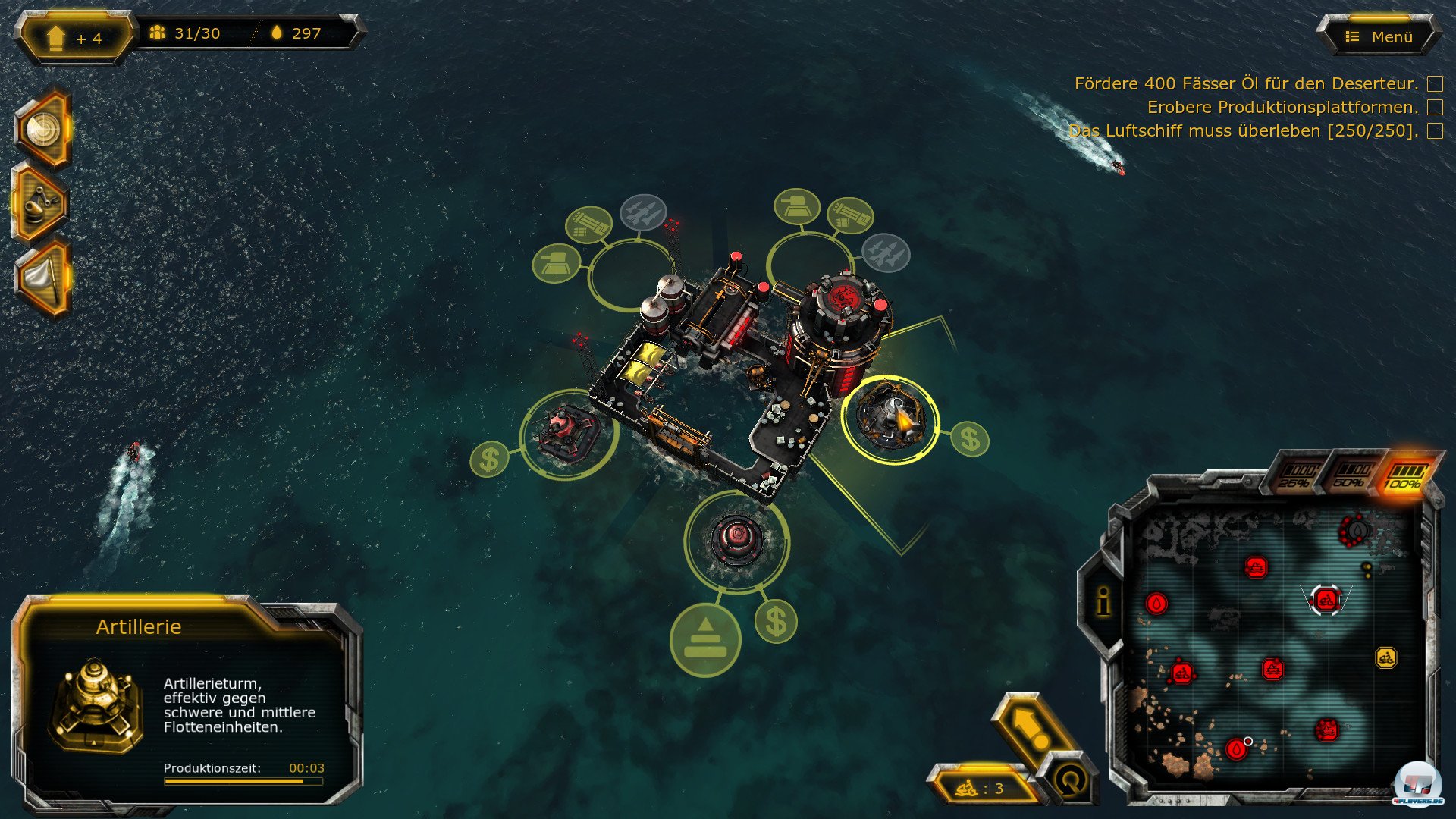1456x819 pixels.
Task: Open the Menü button
Action: 1380,36
